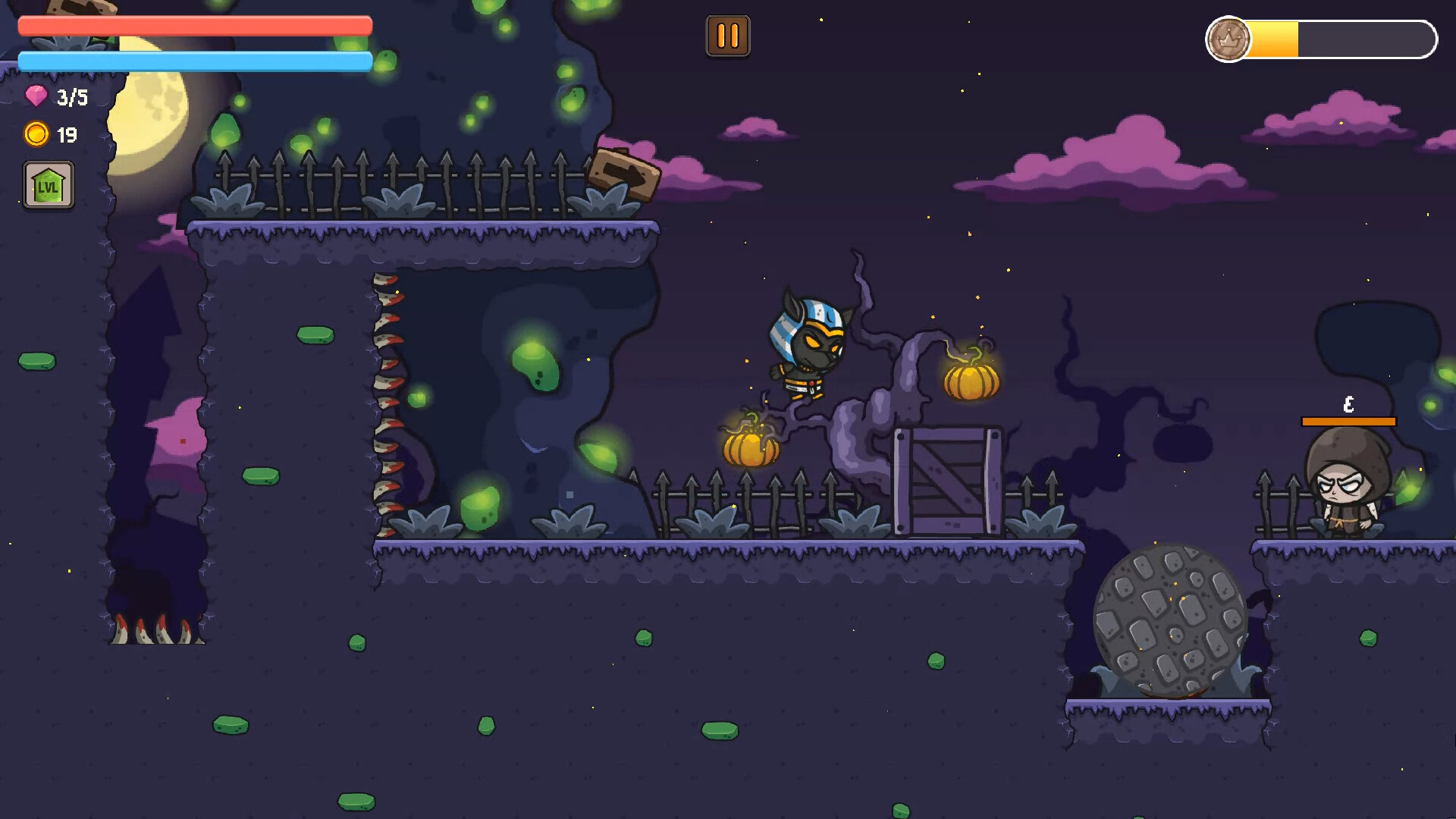Image resolution: width=1456 pixels, height=819 pixels.
Task: Open the LVL home menu
Action: coord(48,186)
